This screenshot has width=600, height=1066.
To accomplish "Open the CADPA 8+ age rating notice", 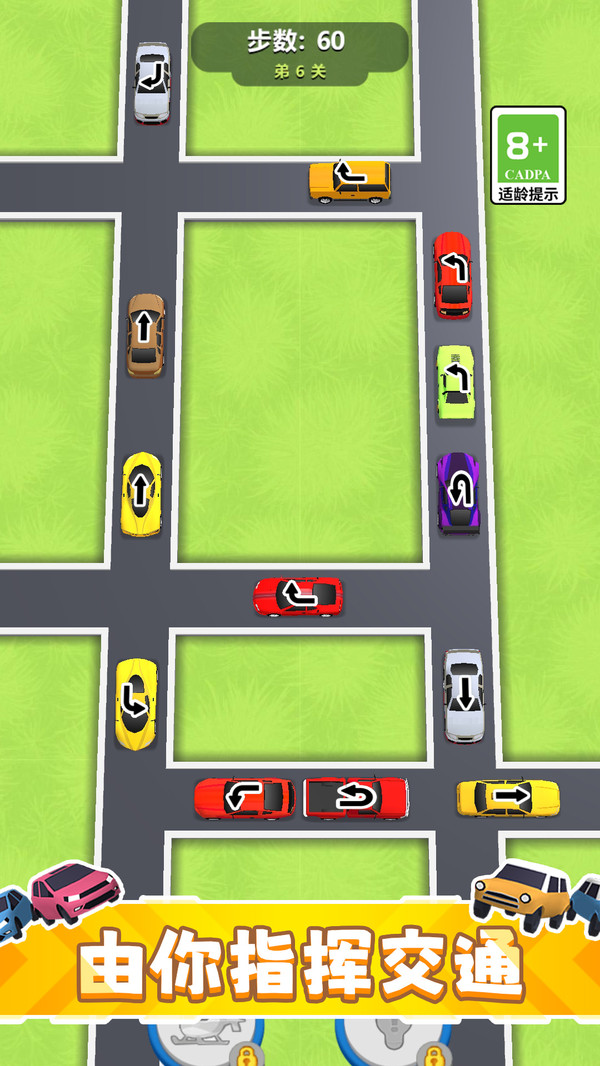I will (528, 155).
